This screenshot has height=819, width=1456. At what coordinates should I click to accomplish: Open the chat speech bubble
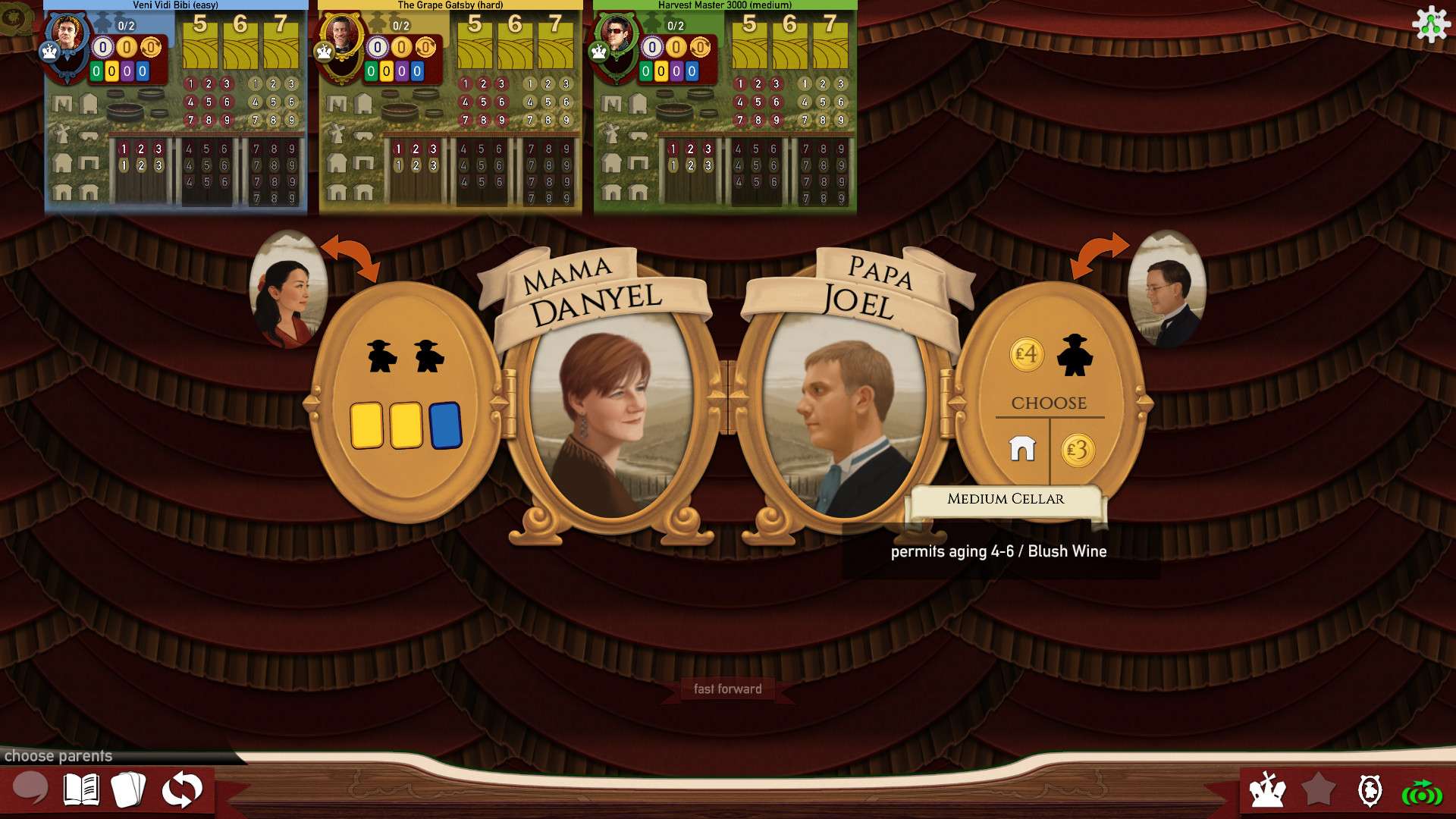pyautogui.click(x=30, y=789)
